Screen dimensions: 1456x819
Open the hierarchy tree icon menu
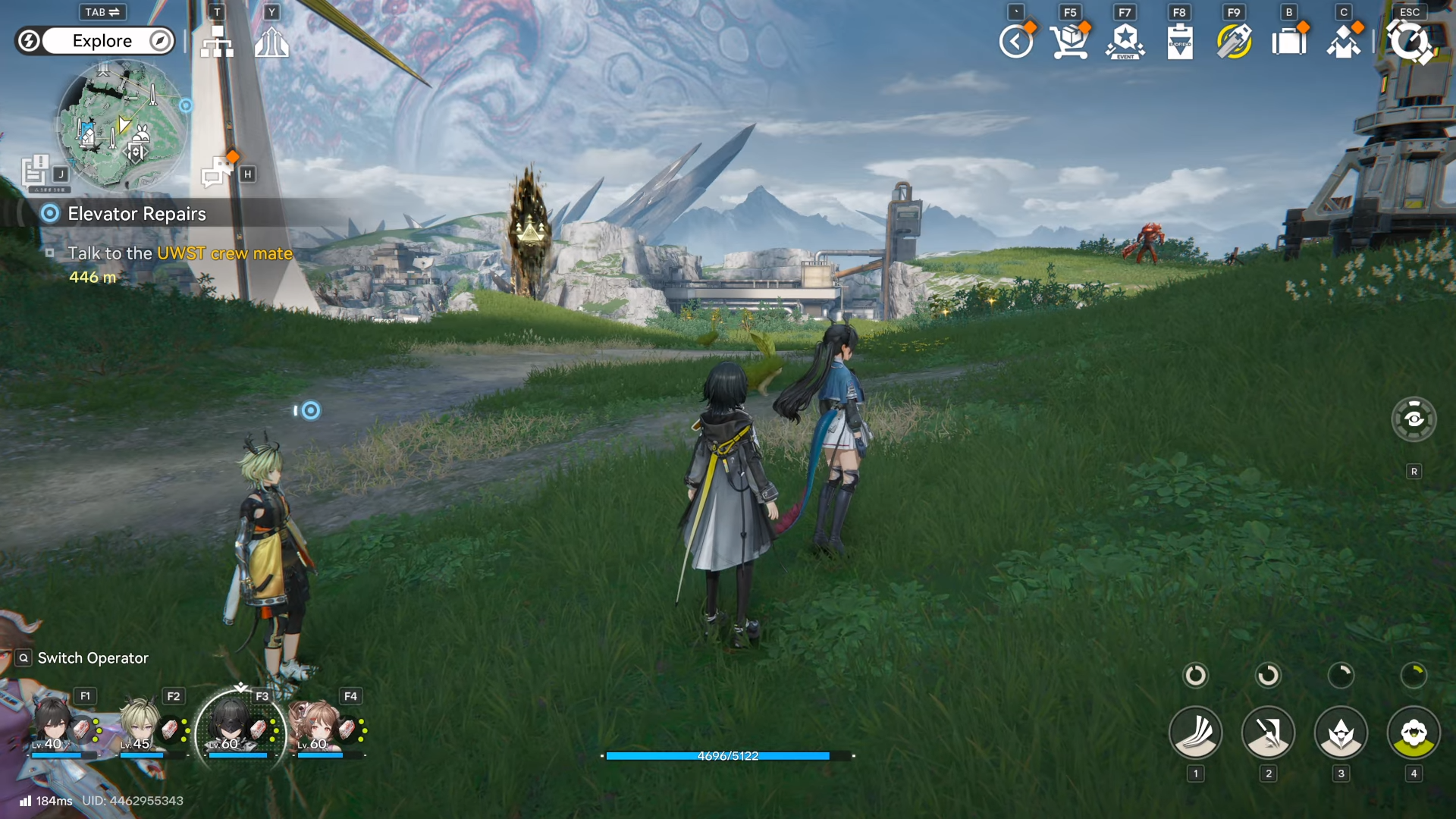217,42
